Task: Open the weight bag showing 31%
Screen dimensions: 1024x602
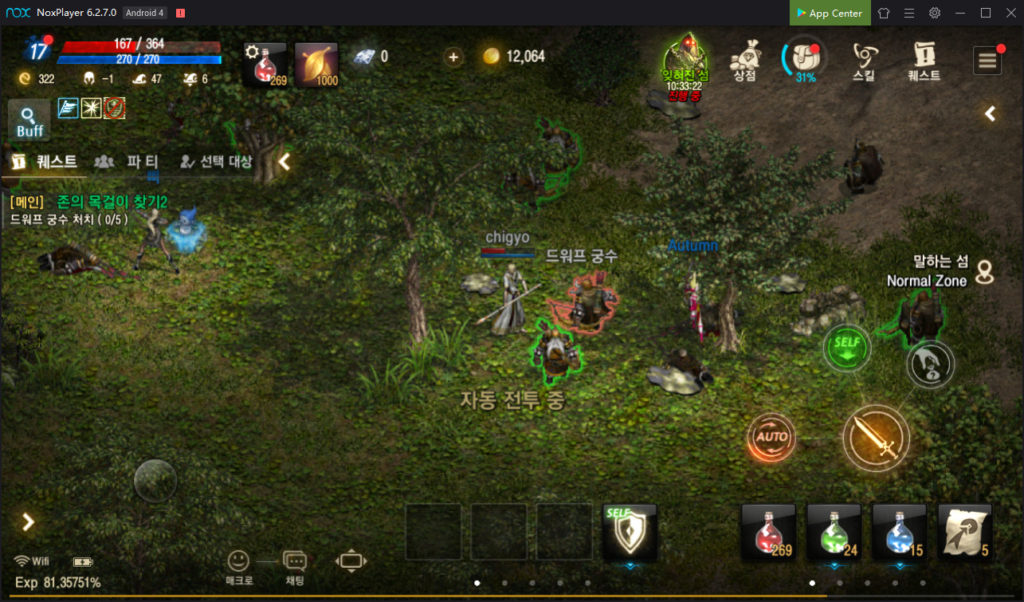Action: [805, 58]
